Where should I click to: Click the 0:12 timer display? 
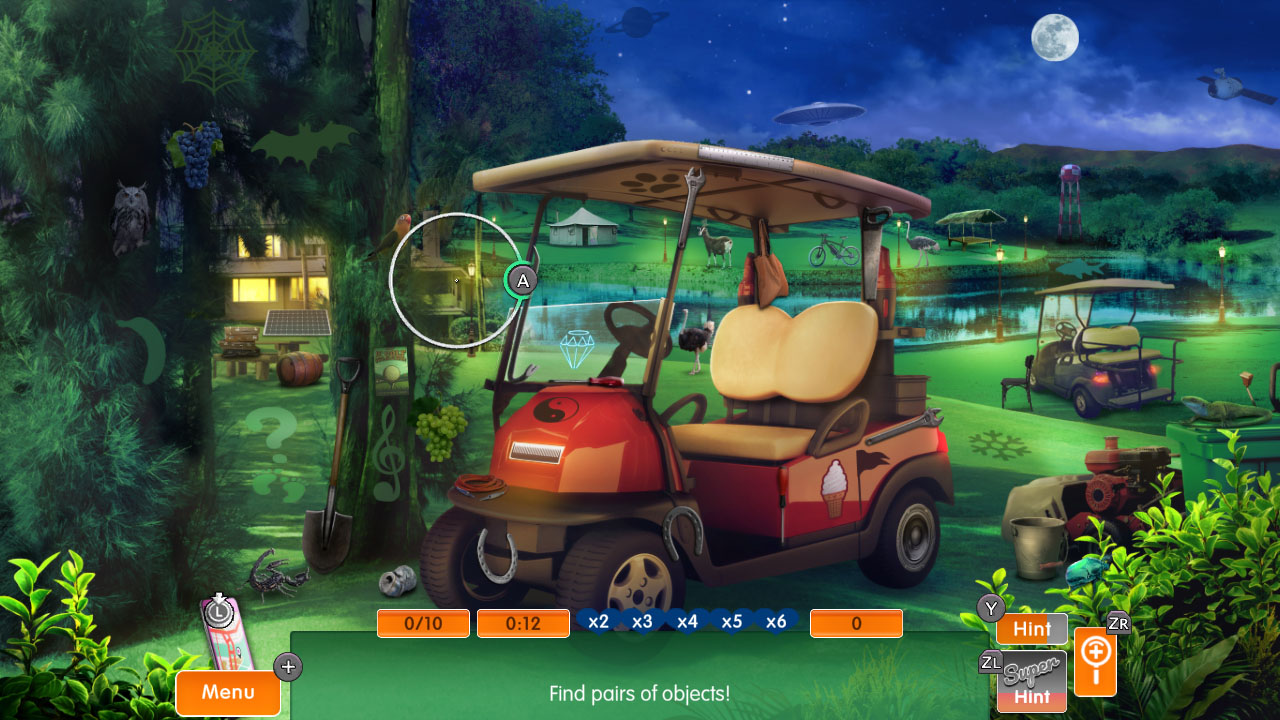522,622
